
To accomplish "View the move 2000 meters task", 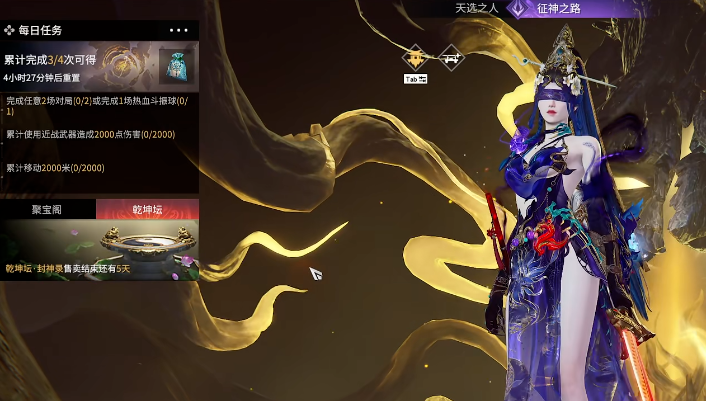I will pyautogui.click(x=55, y=168).
